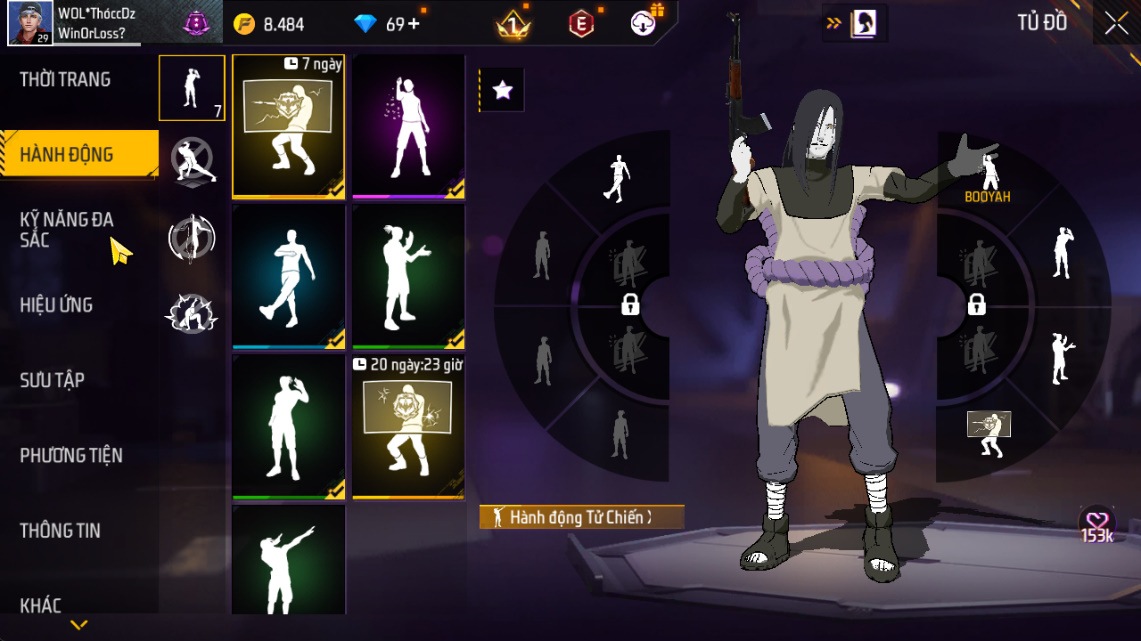
Task: Open the Thời Trang category
Action: point(66,80)
